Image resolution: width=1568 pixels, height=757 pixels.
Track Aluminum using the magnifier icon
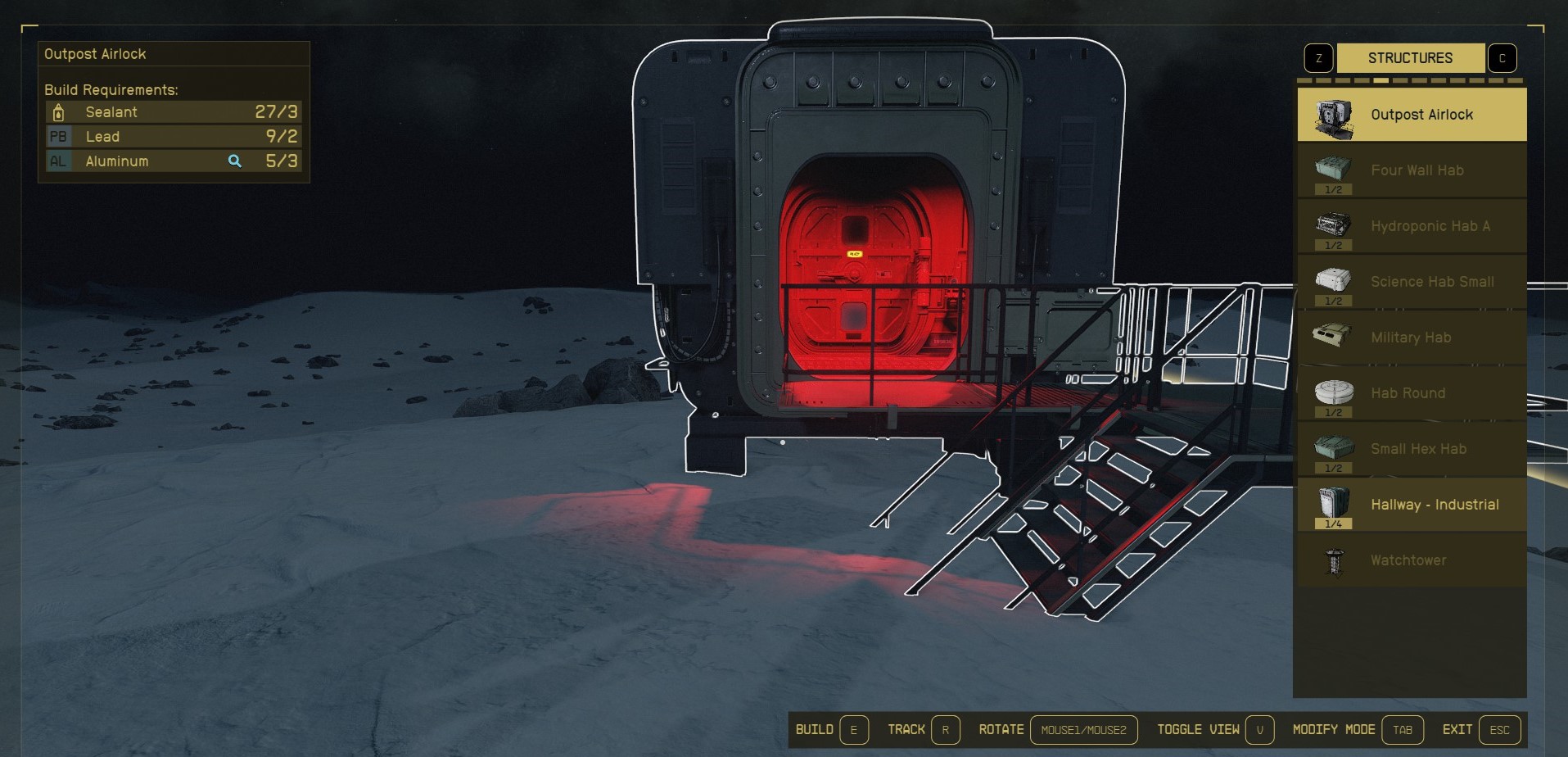pyautogui.click(x=235, y=161)
